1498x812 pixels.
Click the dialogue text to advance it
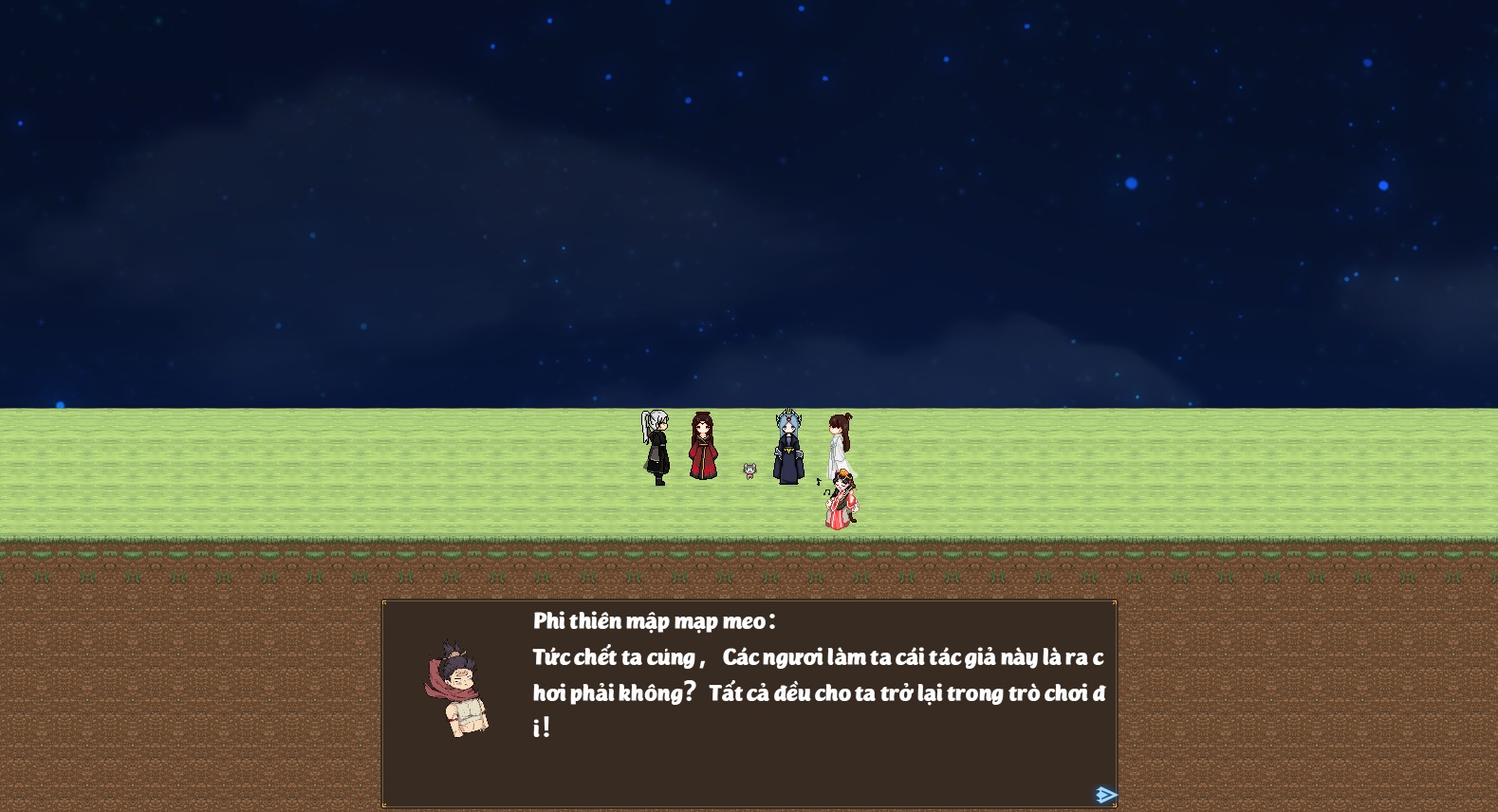click(x=816, y=656)
